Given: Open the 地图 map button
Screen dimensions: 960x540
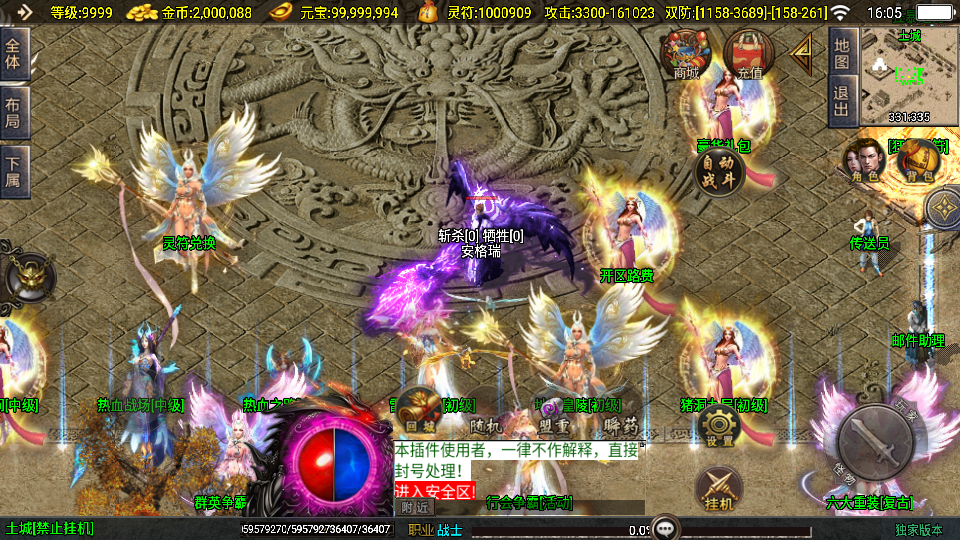Looking at the screenshot, I should coord(842,53).
